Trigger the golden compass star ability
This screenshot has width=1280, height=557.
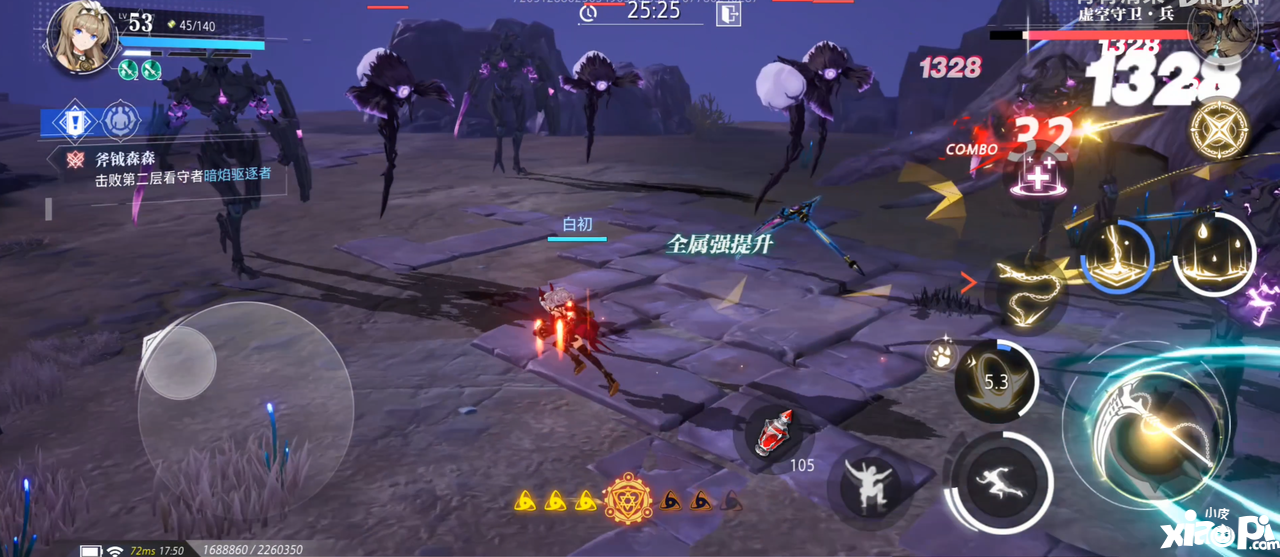pos(1218,128)
